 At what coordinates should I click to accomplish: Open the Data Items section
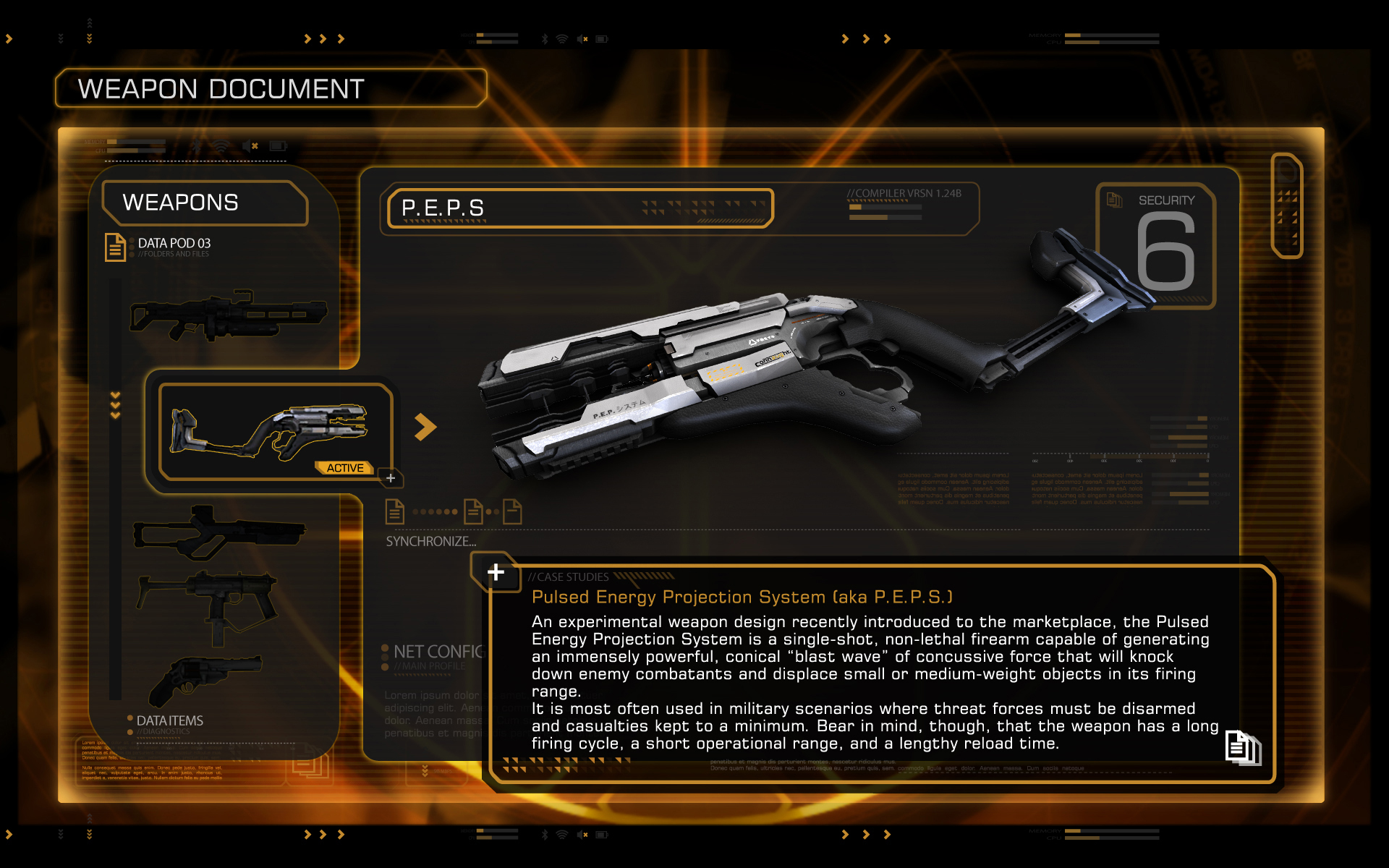pyautogui.click(x=169, y=720)
